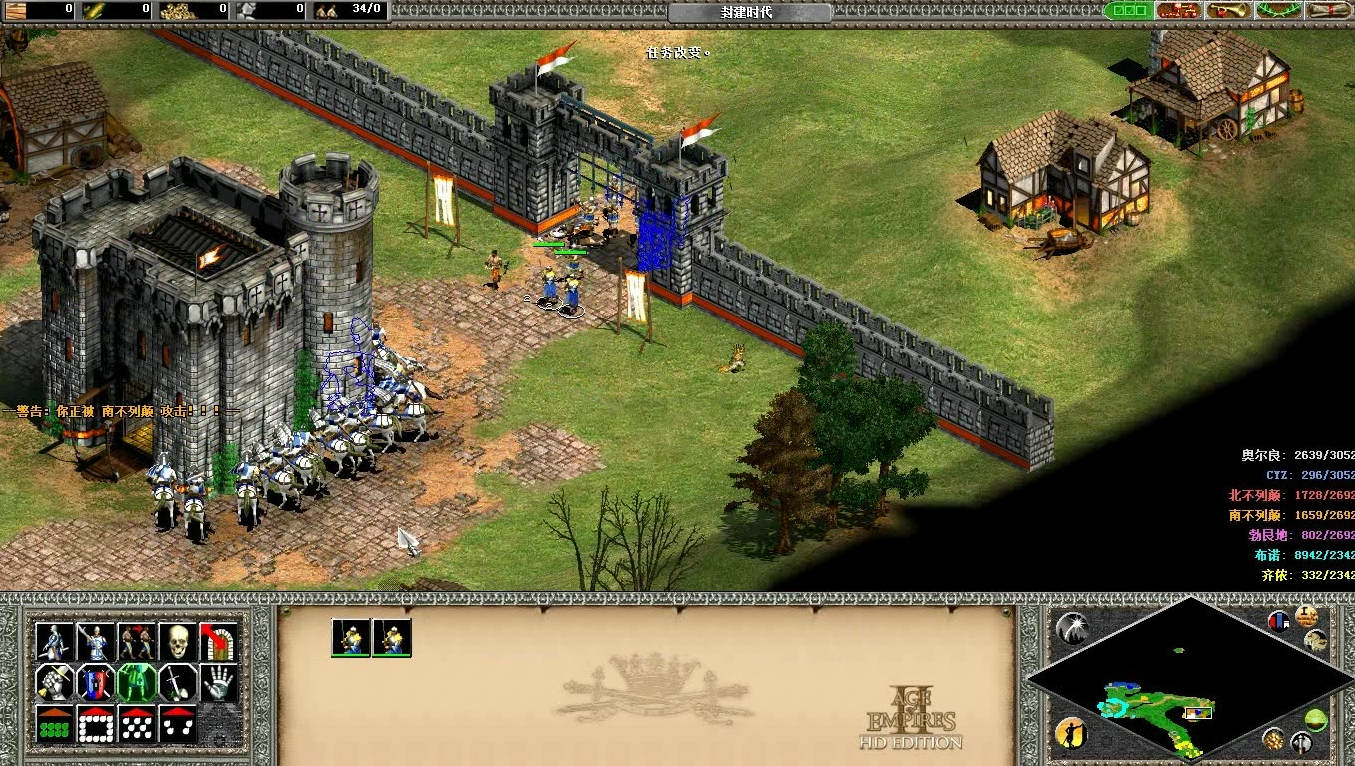
Task: Choose the box formation
Action: point(96,724)
